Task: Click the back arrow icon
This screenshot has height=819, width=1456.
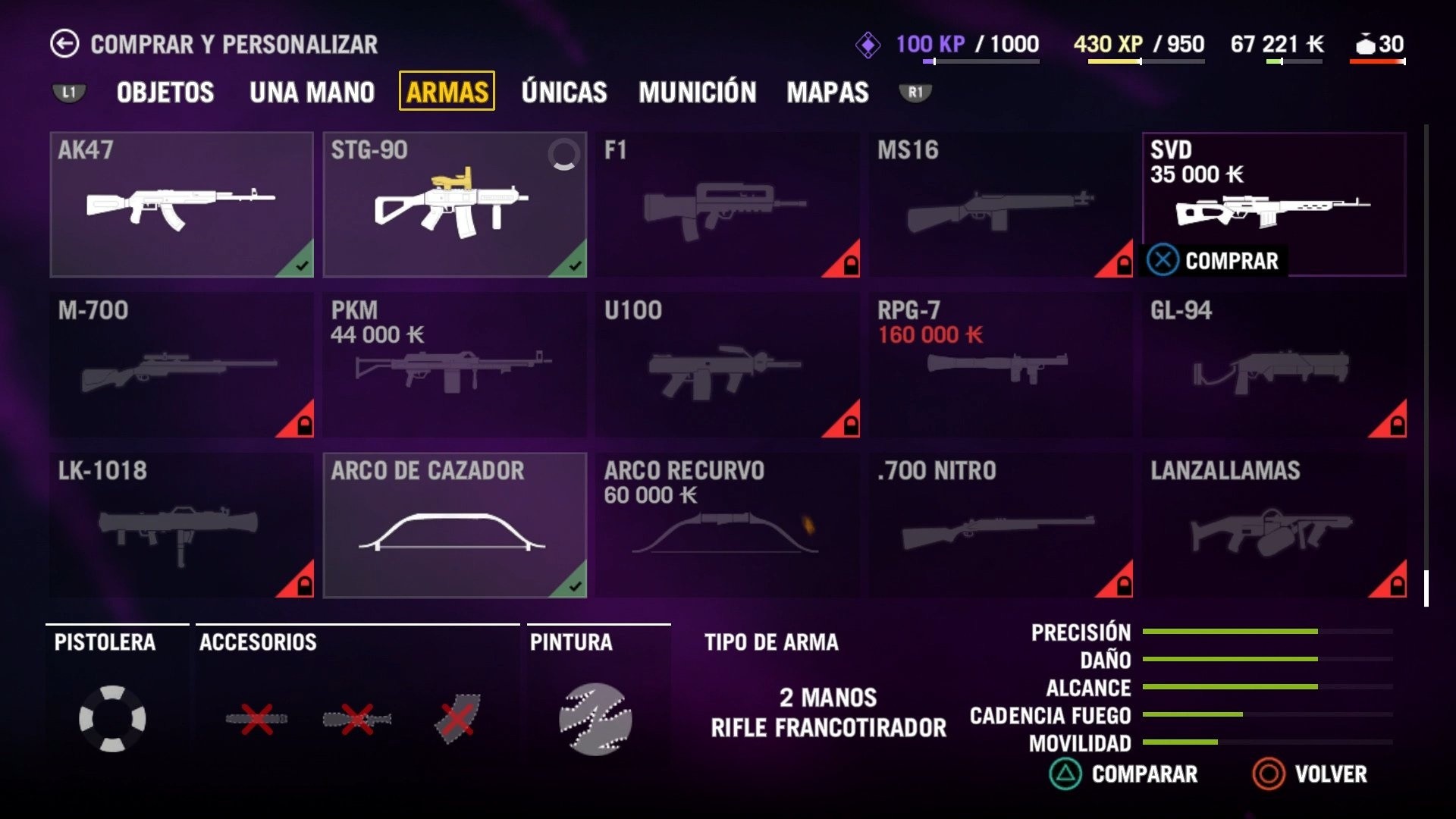Action: (66, 43)
